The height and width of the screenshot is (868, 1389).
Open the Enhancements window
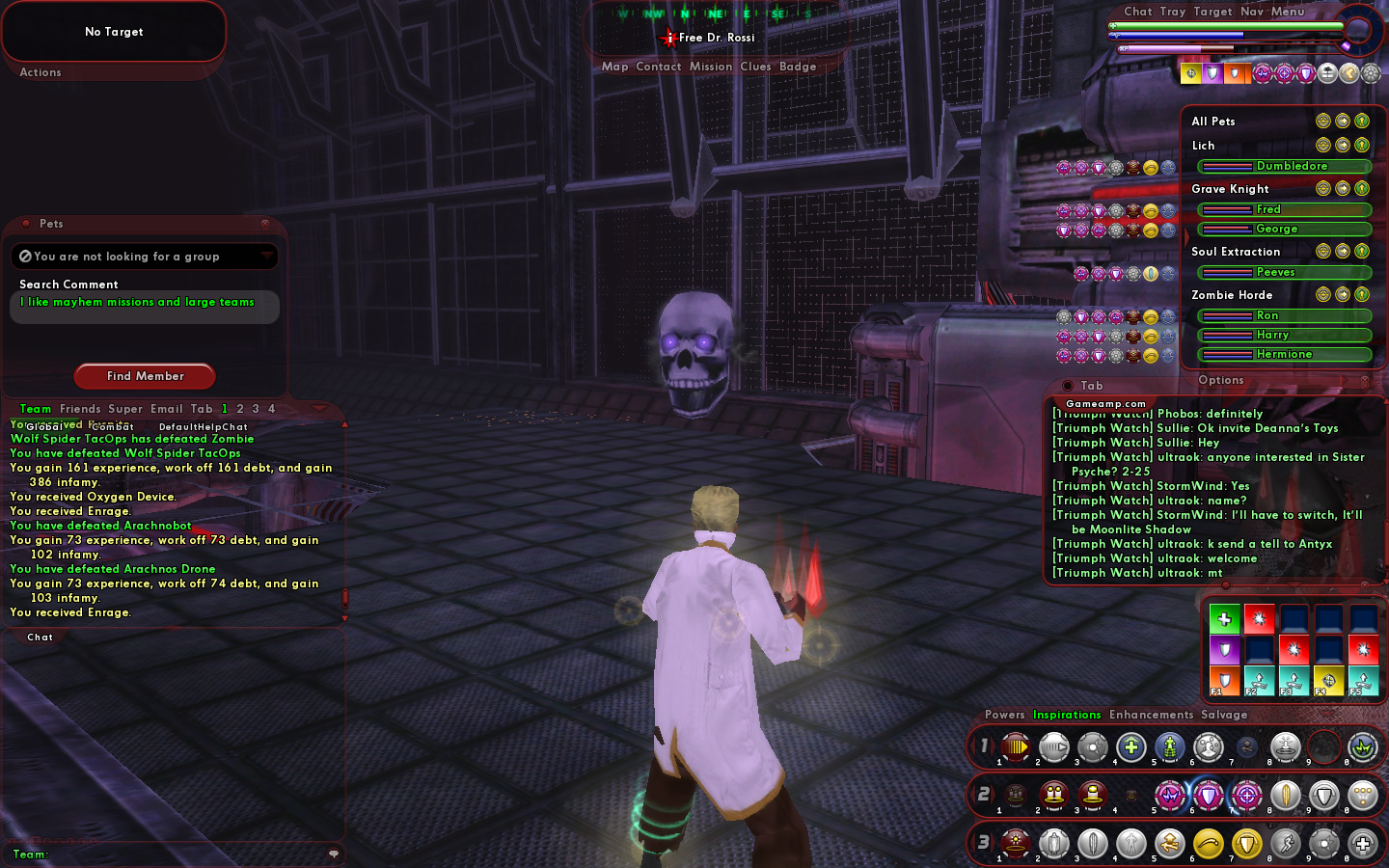(x=1151, y=715)
